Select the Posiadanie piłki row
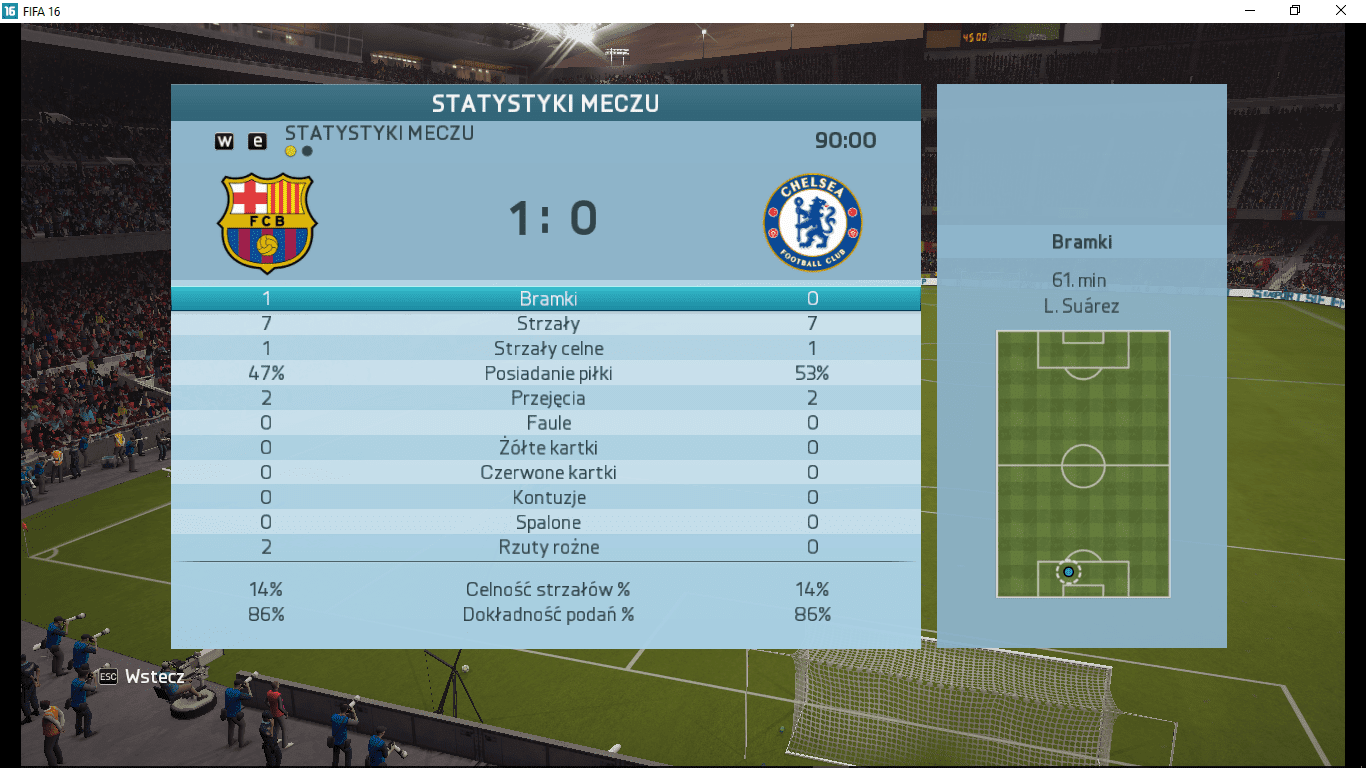The width and height of the screenshot is (1366, 768). 546,374
